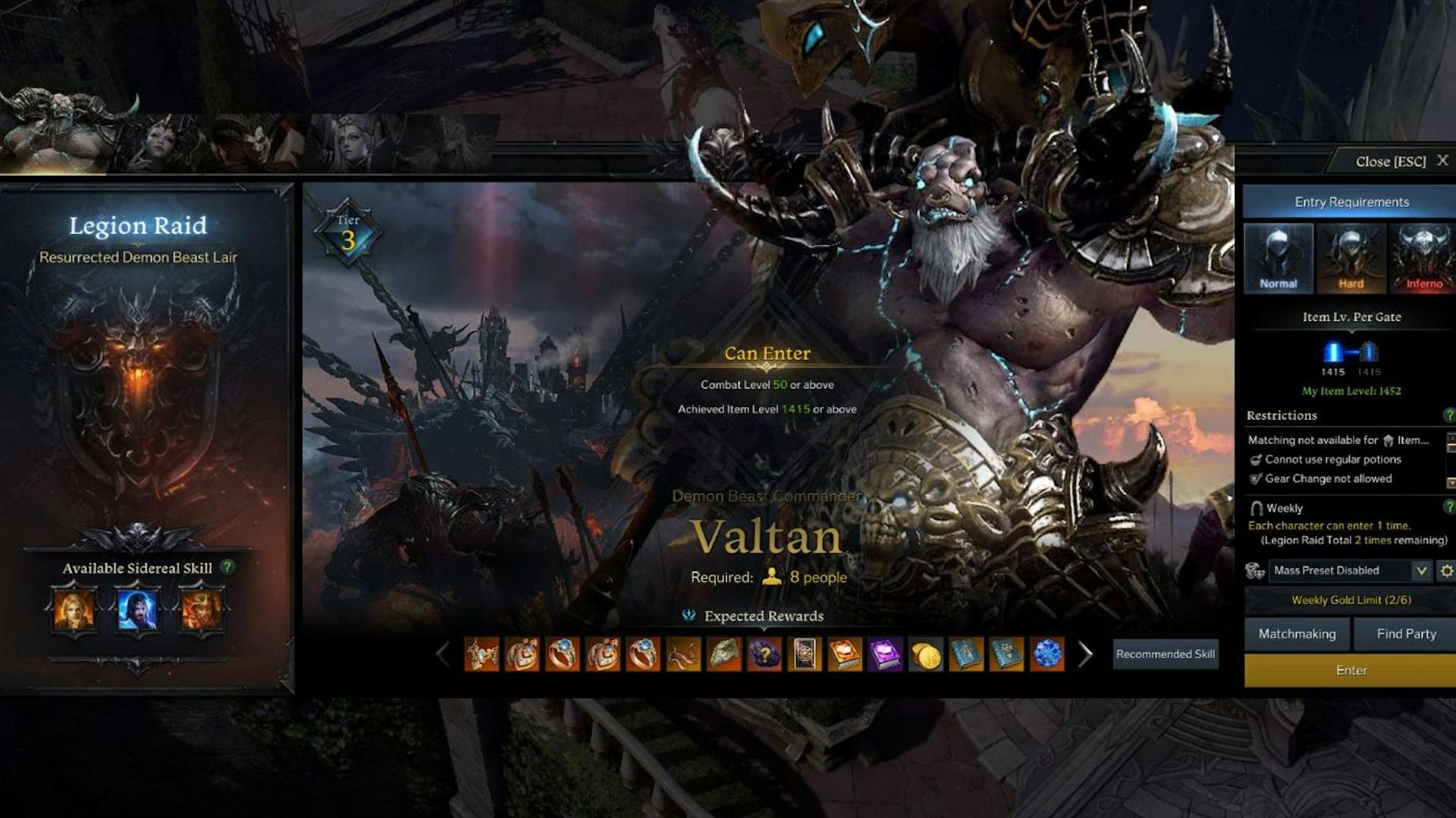Show previous page of expected rewards
Screen dimensions: 1456x818
point(444,654)
